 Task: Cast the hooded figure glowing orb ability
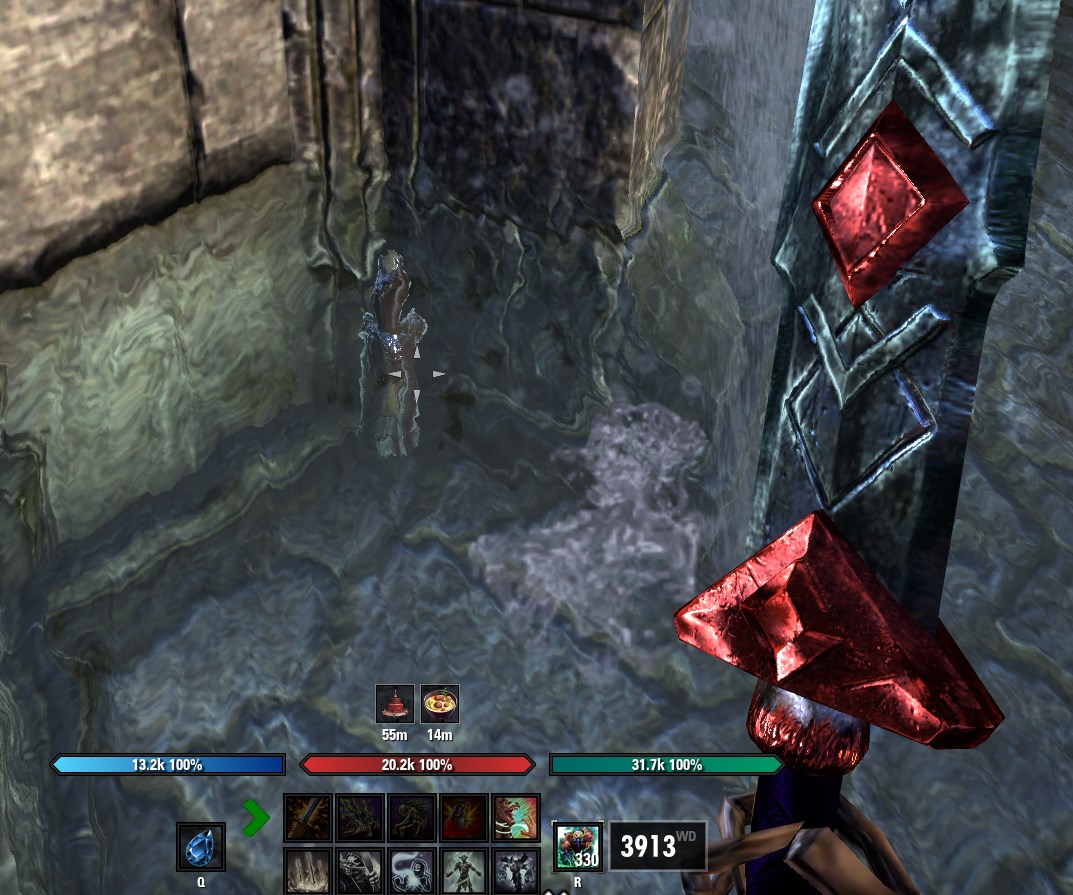click(412, 871)
